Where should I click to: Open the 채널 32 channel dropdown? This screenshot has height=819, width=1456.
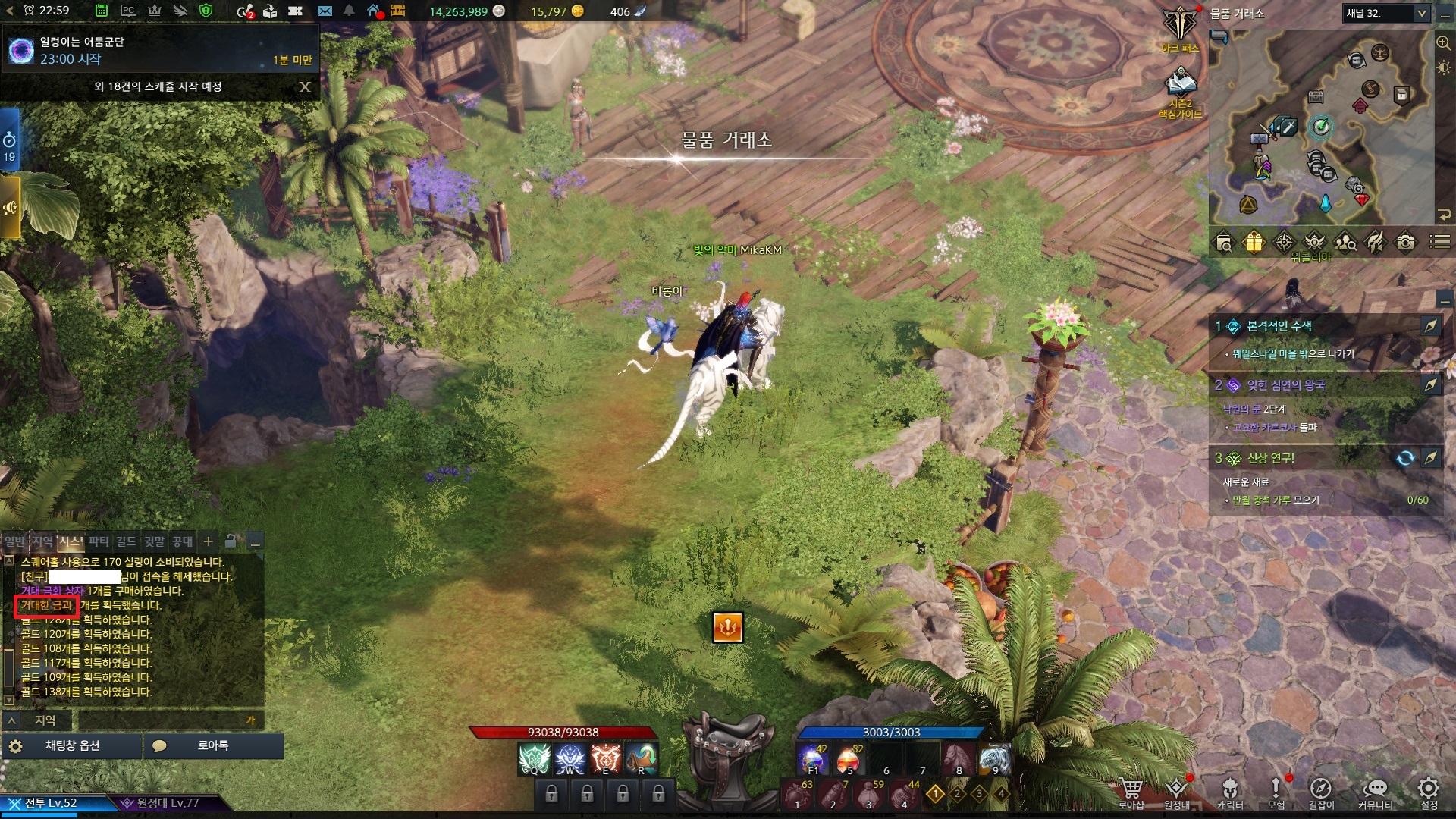click(1387, 13)
